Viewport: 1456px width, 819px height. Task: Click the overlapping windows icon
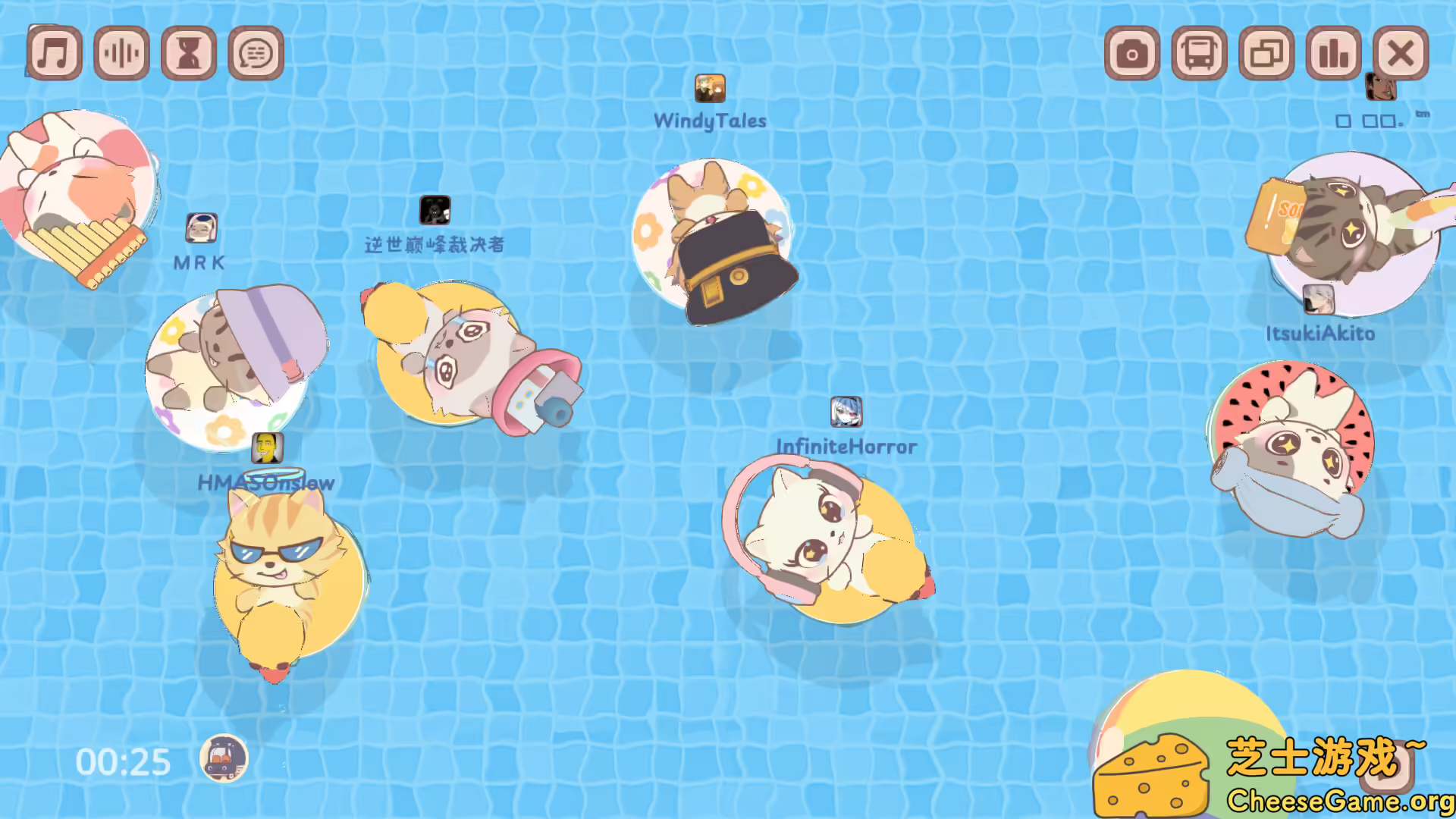click(x=1266, y=53)
